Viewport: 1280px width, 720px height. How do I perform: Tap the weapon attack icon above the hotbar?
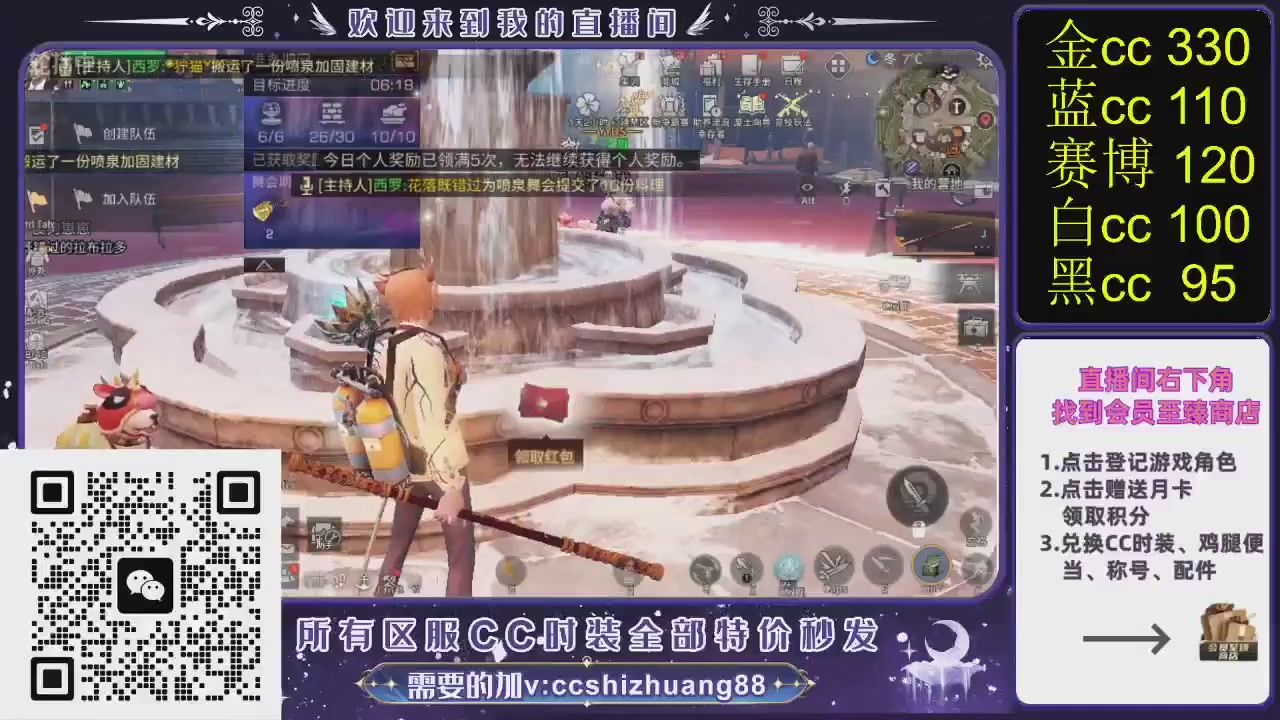point(916,495)
